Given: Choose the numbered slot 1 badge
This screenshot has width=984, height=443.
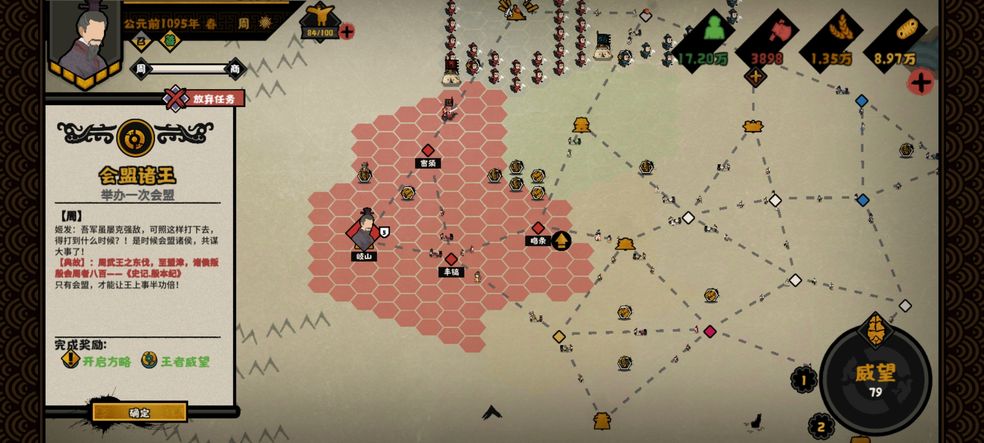Looking at the screenshot, I should click(x=804, y=379).
